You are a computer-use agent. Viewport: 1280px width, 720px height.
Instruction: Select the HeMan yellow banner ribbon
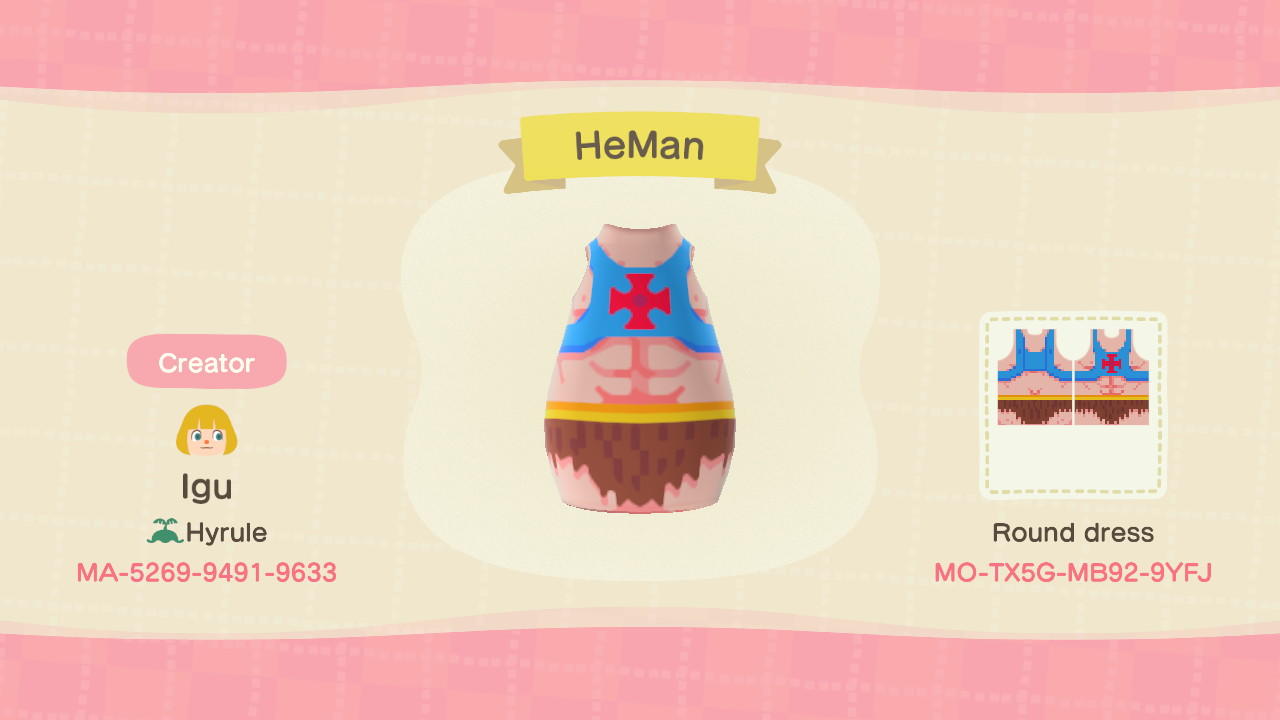[x=640, y=146]
